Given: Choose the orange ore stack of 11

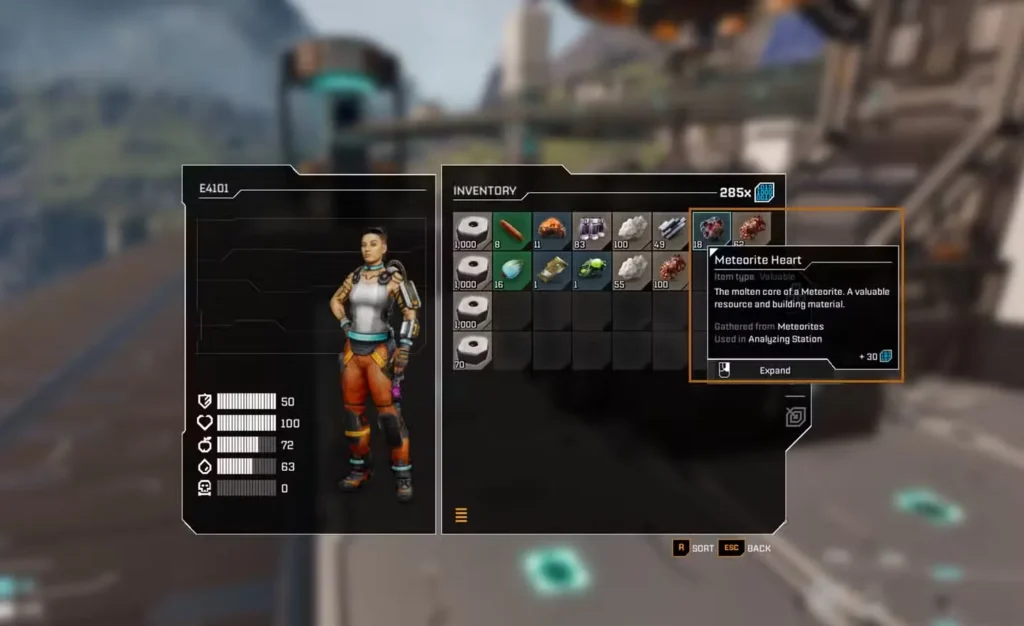Looking at the screenshot, I should click(x=552, y=231).
